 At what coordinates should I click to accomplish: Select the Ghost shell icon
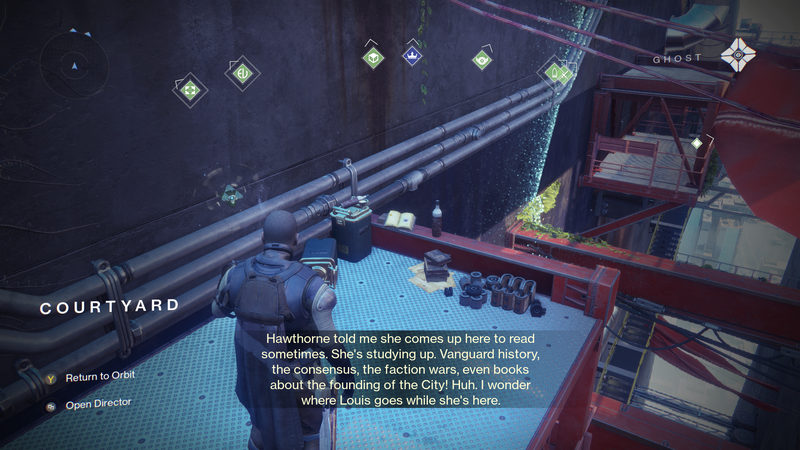coord(741,57)
